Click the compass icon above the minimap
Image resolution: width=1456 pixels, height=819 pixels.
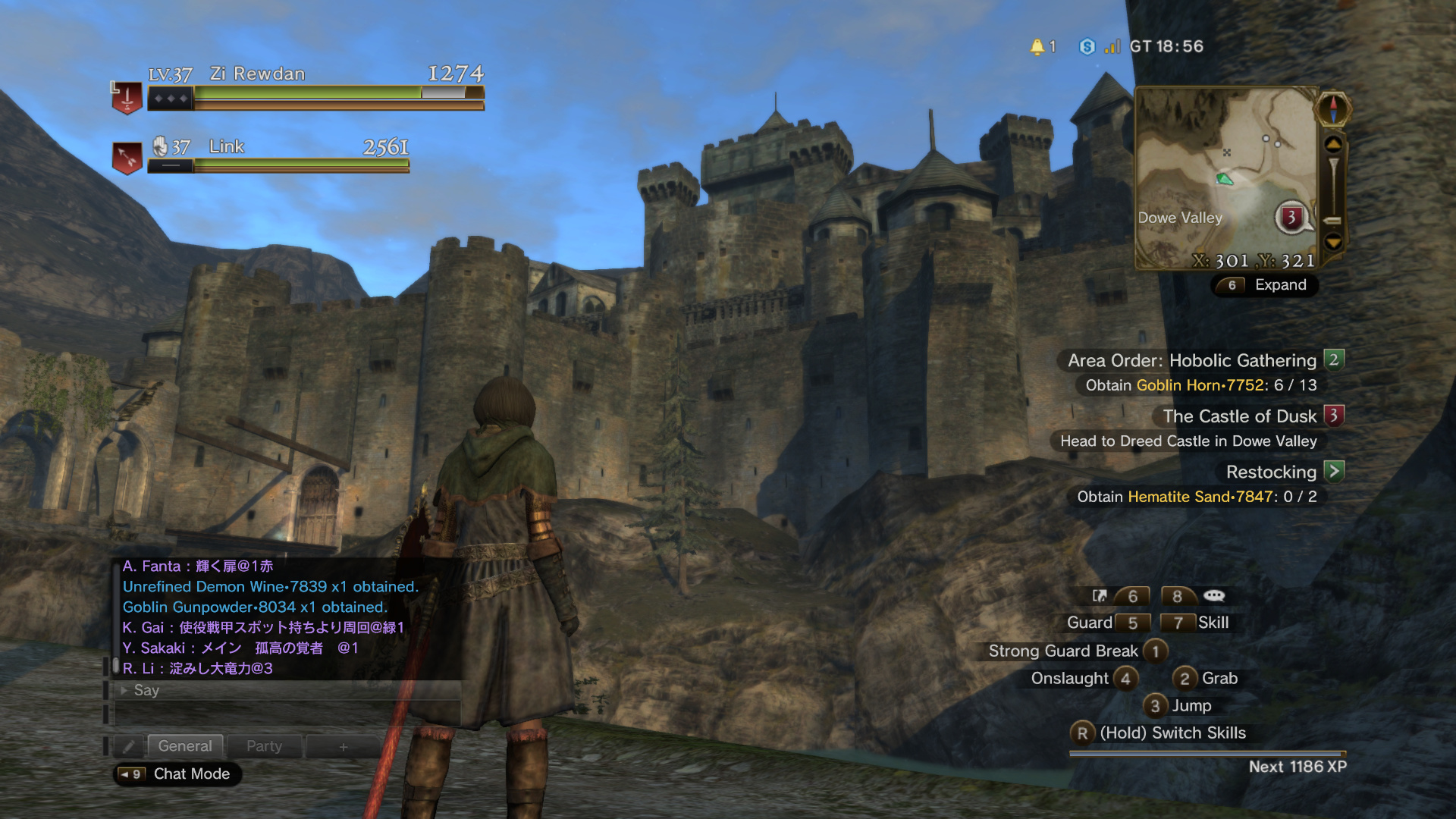[x=1333, y=108]
